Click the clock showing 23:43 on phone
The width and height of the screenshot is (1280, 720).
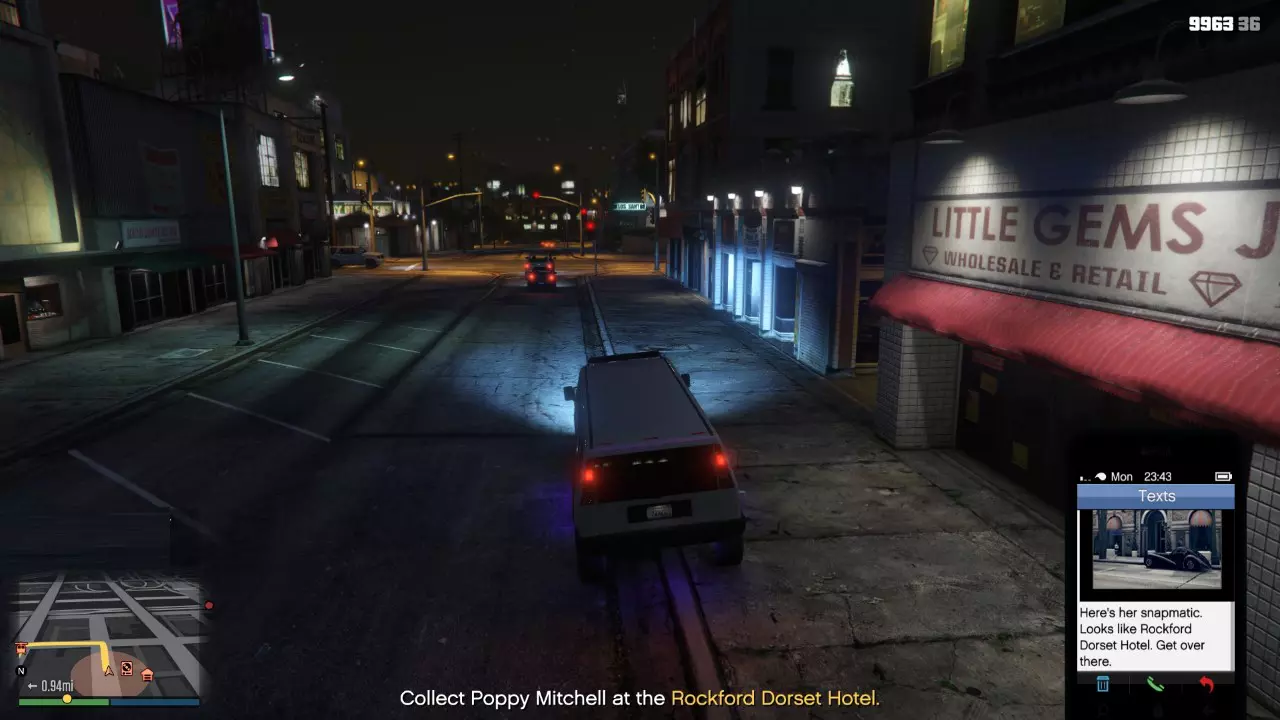click(x=1157, y=475)
